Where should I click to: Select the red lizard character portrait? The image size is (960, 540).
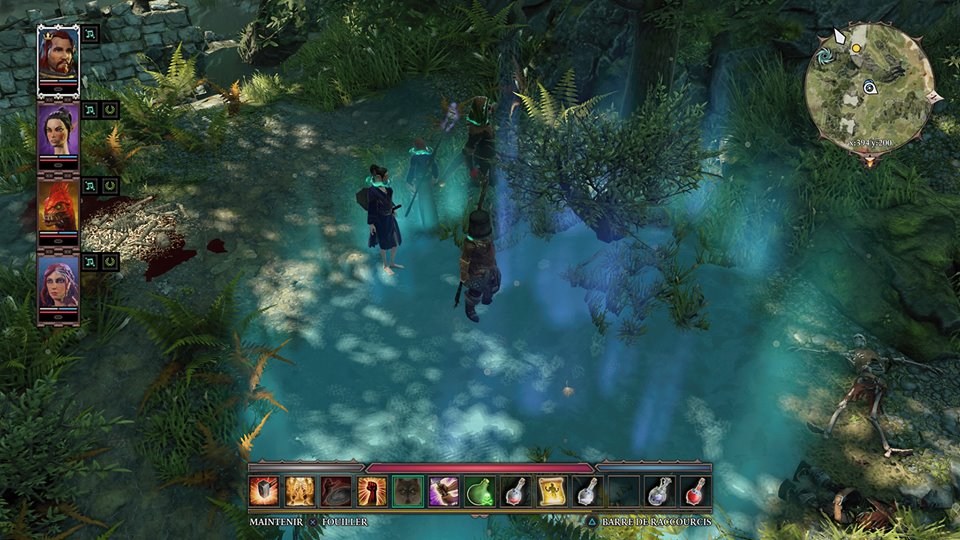58,208
